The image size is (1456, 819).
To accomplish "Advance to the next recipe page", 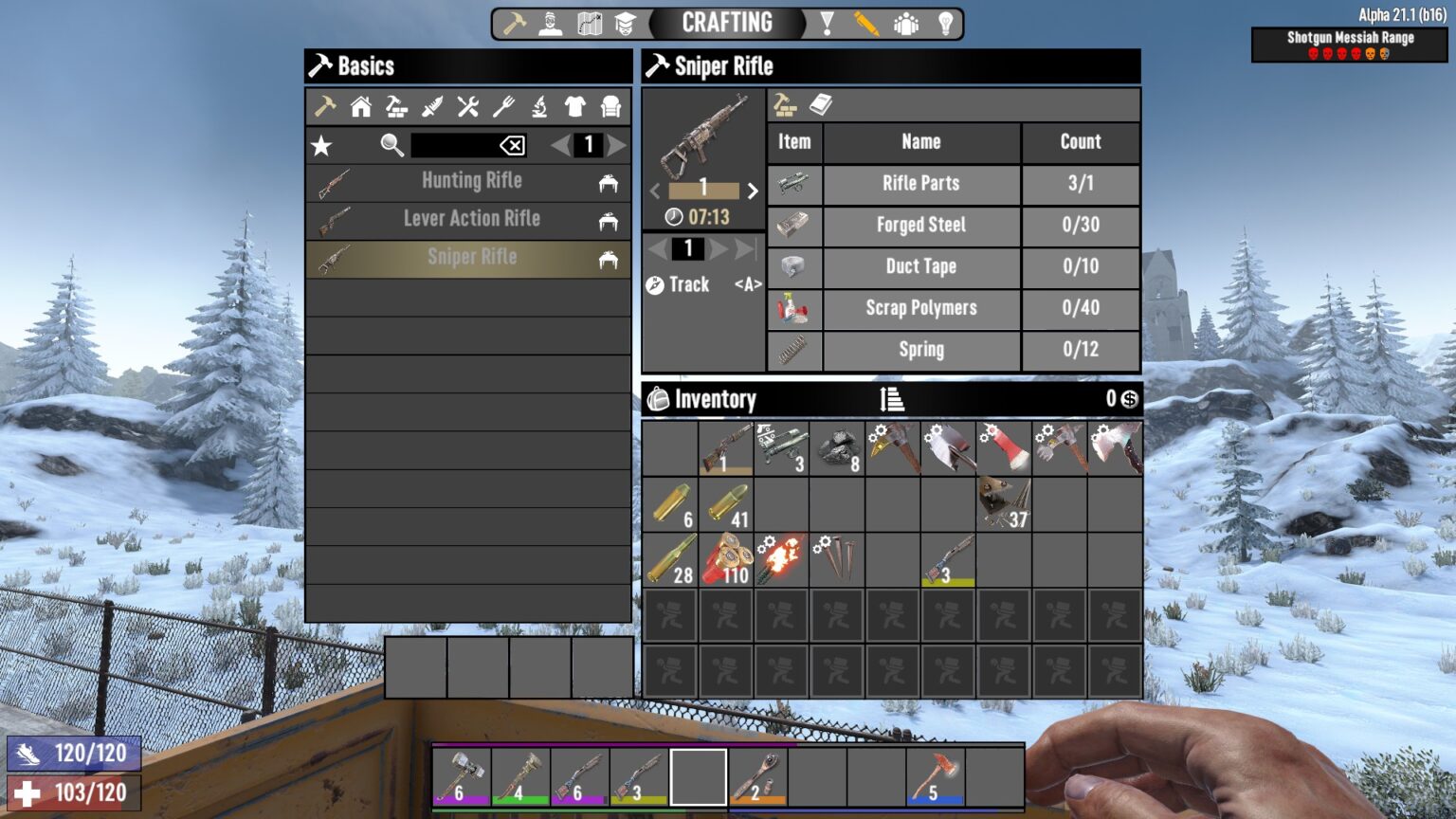I will [618, 144].
